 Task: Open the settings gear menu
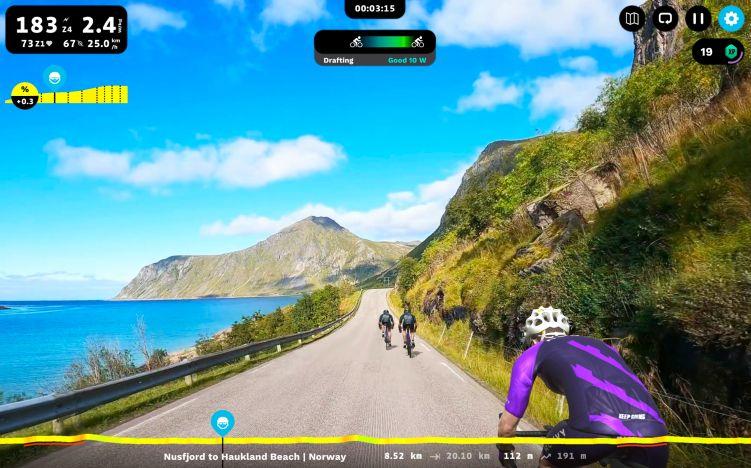coord(731,18)
